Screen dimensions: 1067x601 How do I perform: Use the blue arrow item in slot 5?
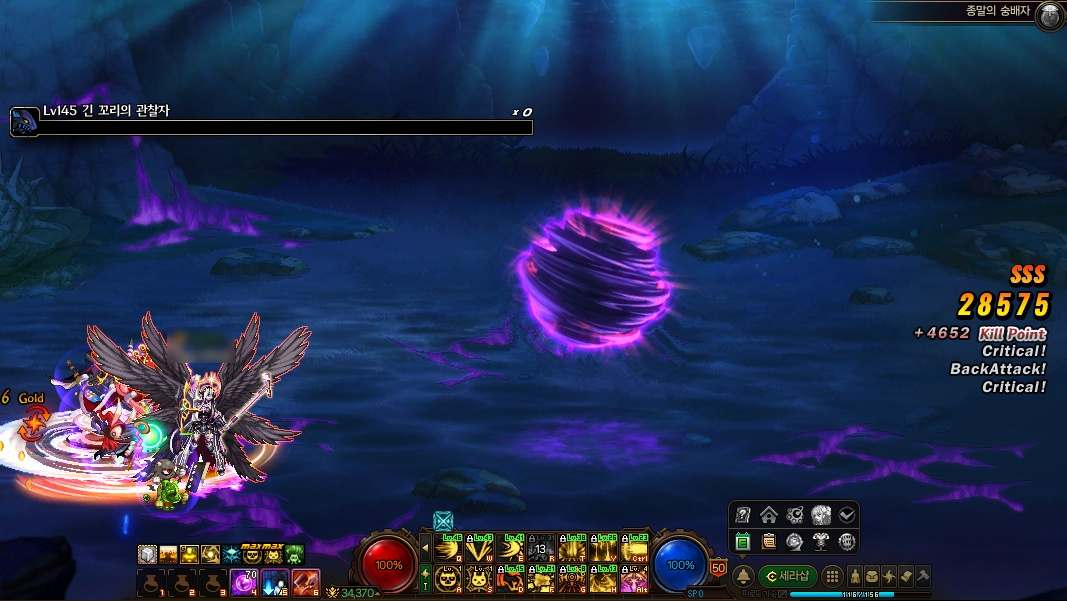click(x=274, y=580)
